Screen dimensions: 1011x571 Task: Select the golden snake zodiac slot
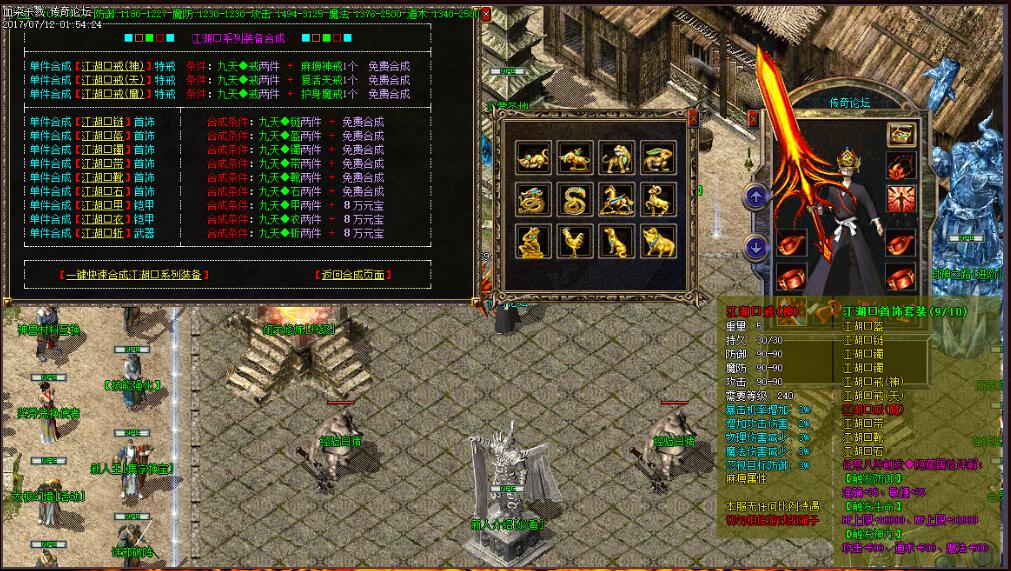pos(575,200)
